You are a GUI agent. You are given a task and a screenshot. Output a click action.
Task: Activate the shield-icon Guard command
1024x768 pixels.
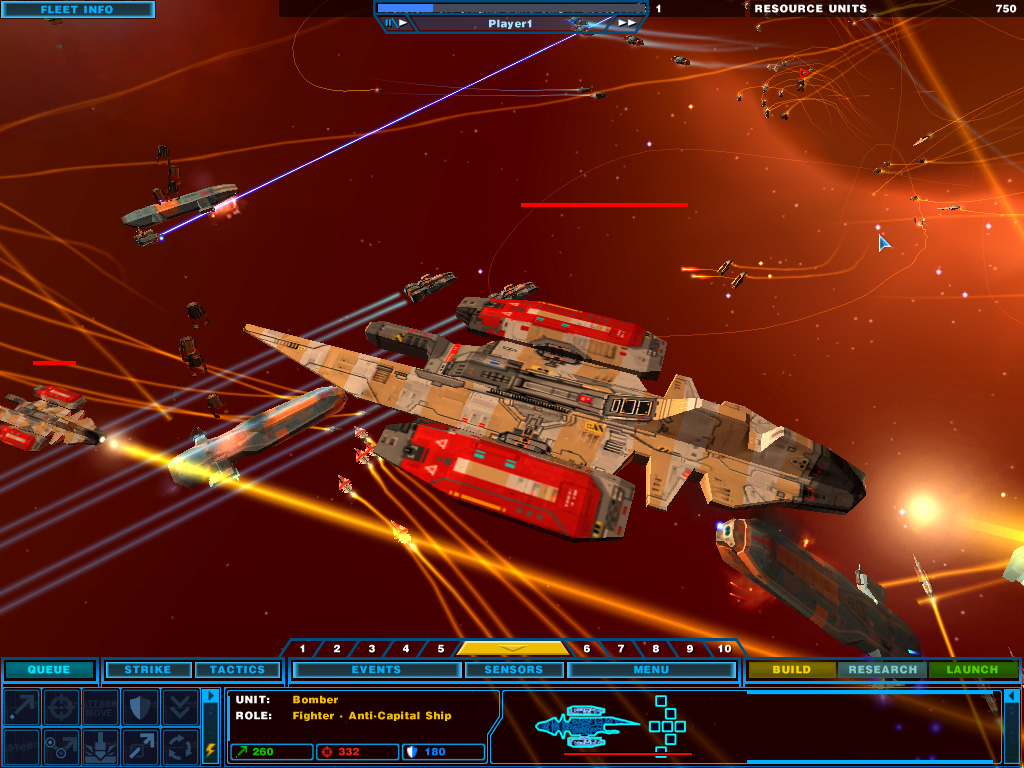tap(141, 706)
